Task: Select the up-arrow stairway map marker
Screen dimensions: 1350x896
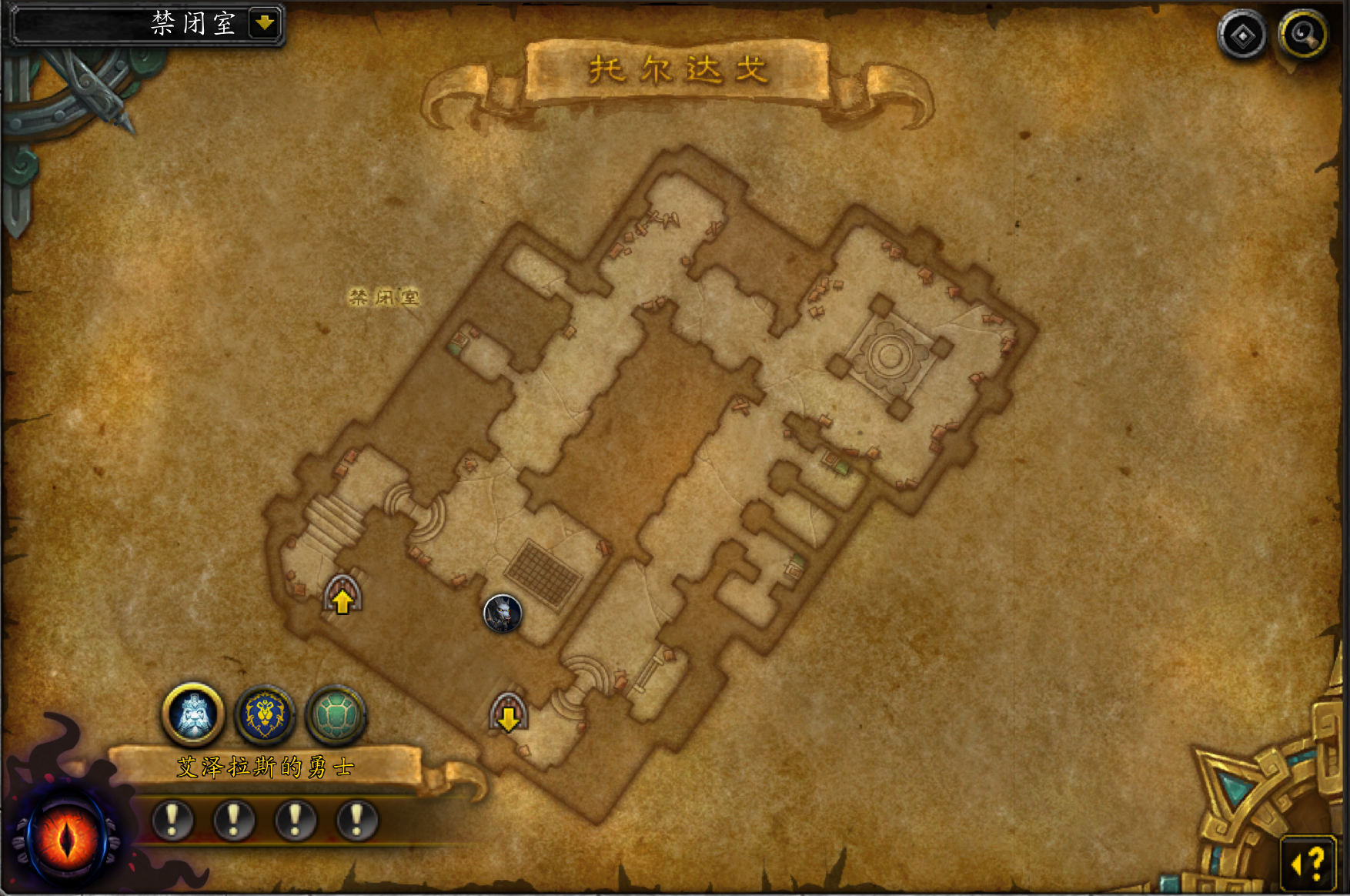Action: coord(343,596)
